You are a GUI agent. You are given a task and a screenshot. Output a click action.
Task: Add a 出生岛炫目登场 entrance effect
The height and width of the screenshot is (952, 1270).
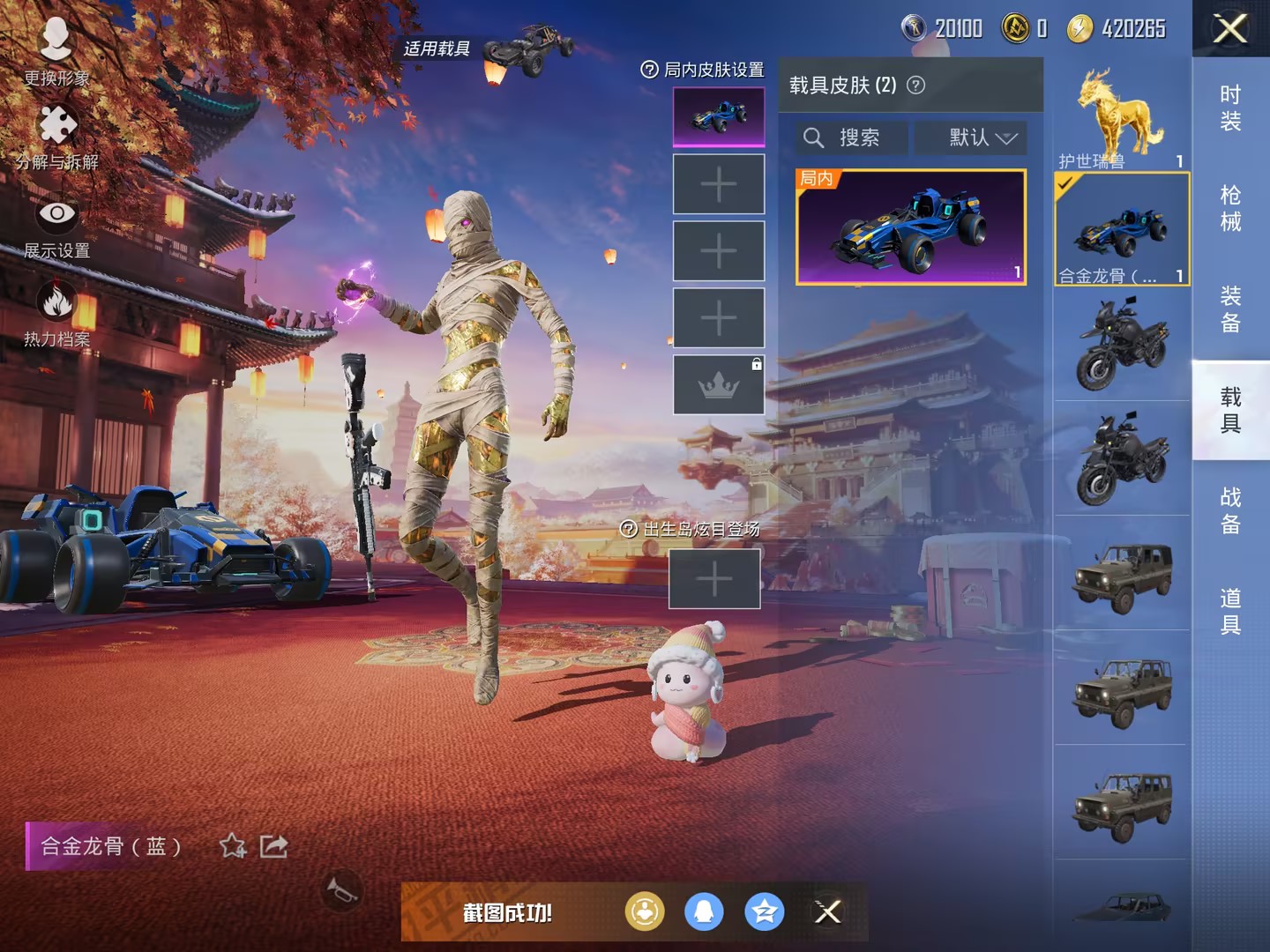[714, 579]
